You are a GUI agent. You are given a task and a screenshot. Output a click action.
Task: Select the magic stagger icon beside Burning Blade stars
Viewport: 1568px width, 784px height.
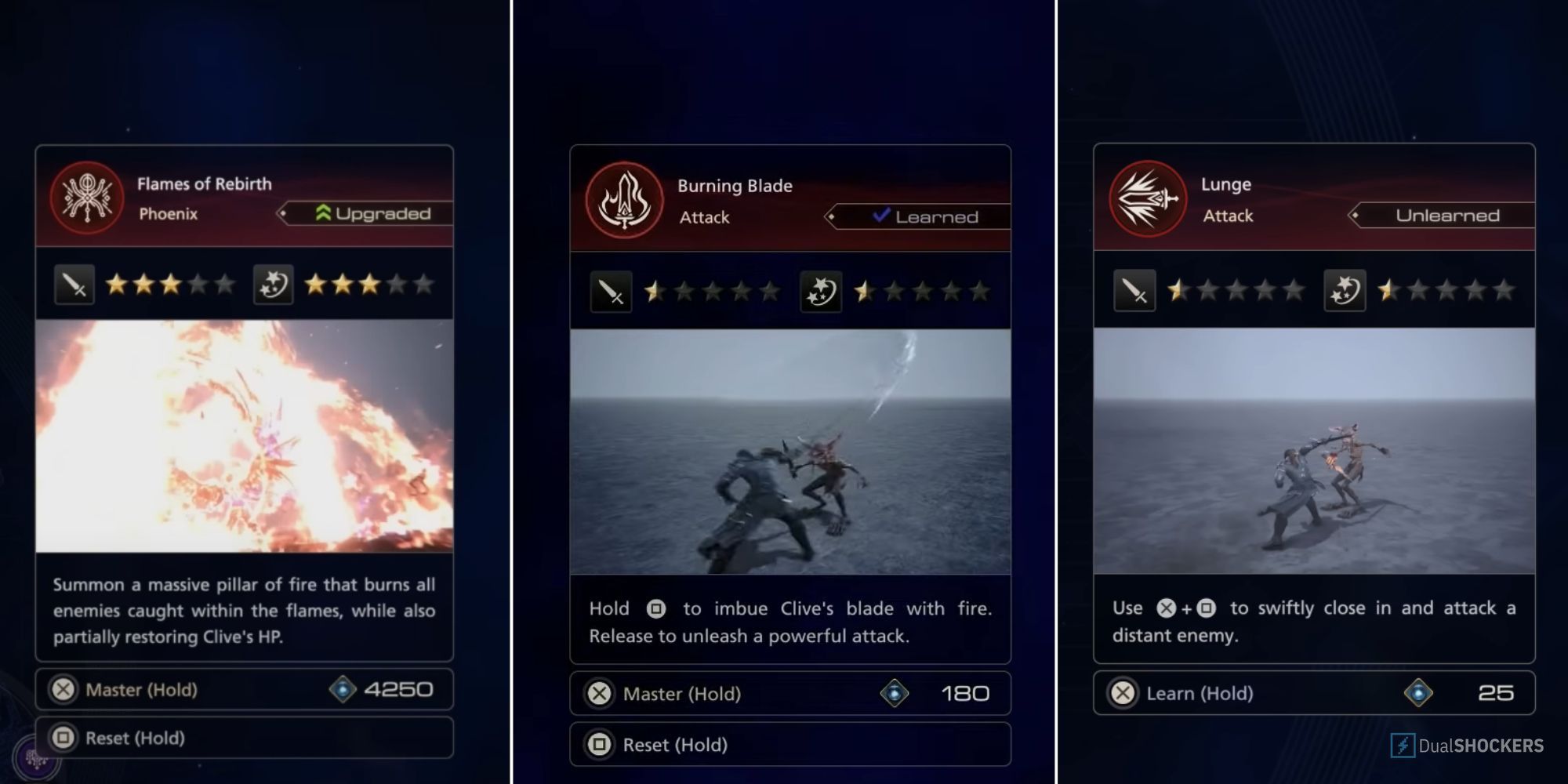point(820,292)
